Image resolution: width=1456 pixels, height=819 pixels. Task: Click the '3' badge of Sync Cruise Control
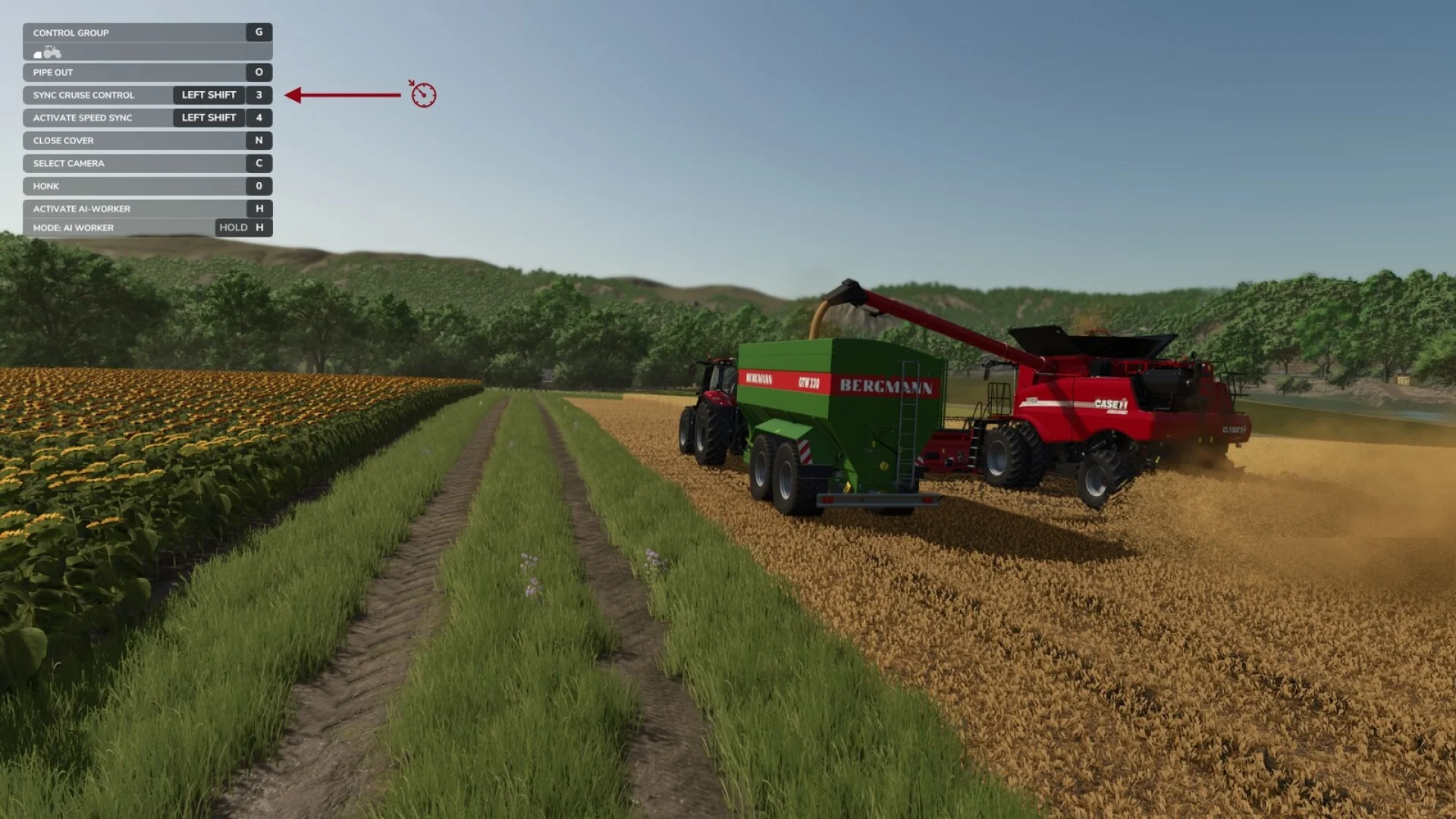(259, 96)
